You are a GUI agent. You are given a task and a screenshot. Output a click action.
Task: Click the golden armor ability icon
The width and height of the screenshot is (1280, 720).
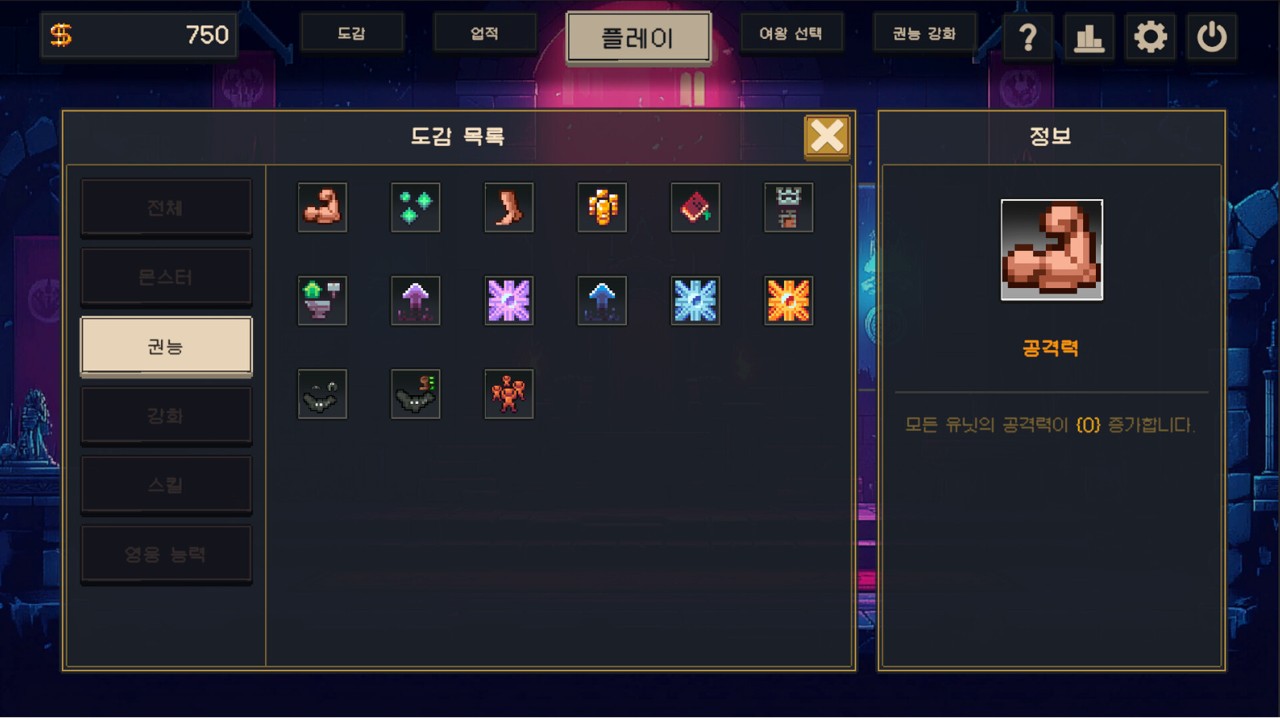(x=602, y=207)
